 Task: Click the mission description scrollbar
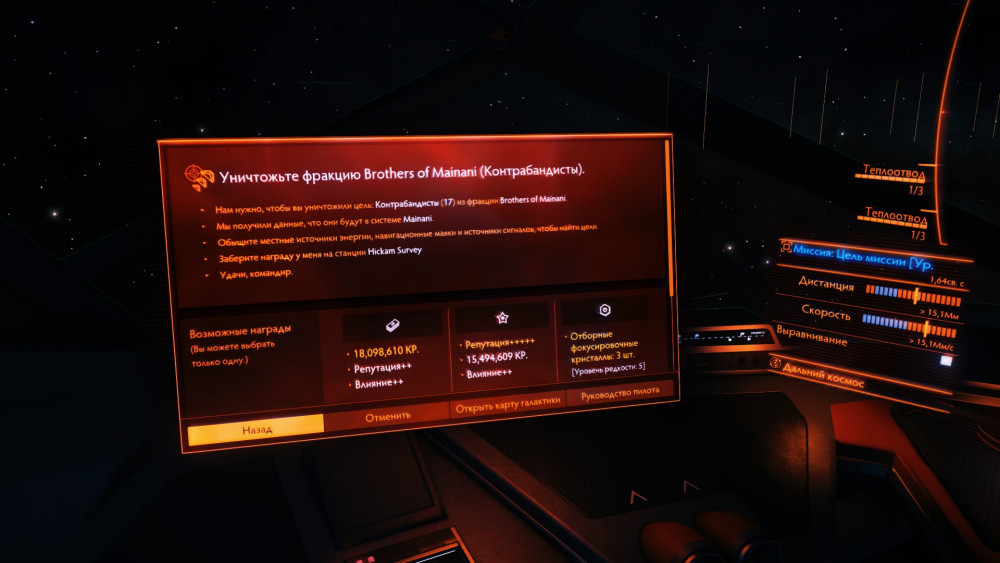pyautogui.click(x=669, y=218)
